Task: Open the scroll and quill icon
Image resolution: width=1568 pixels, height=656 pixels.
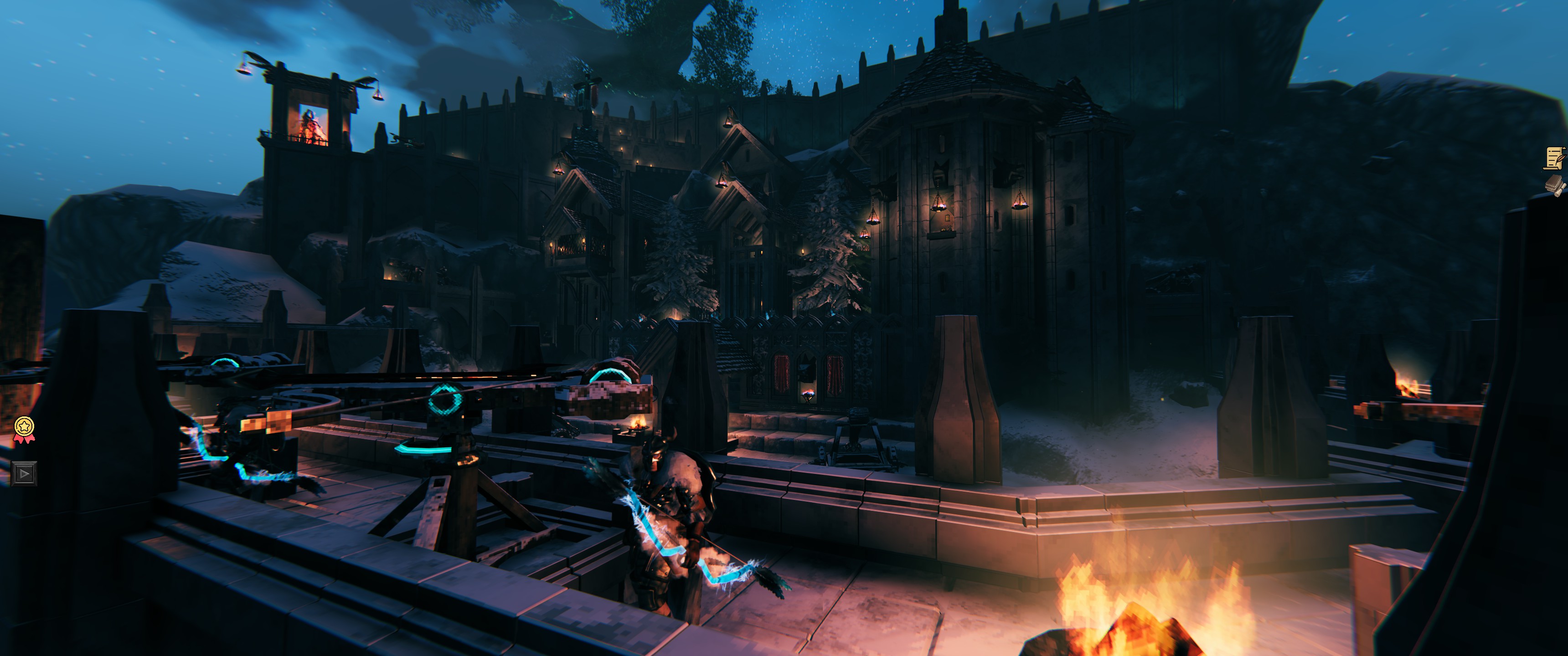Action: point(1554,158)
